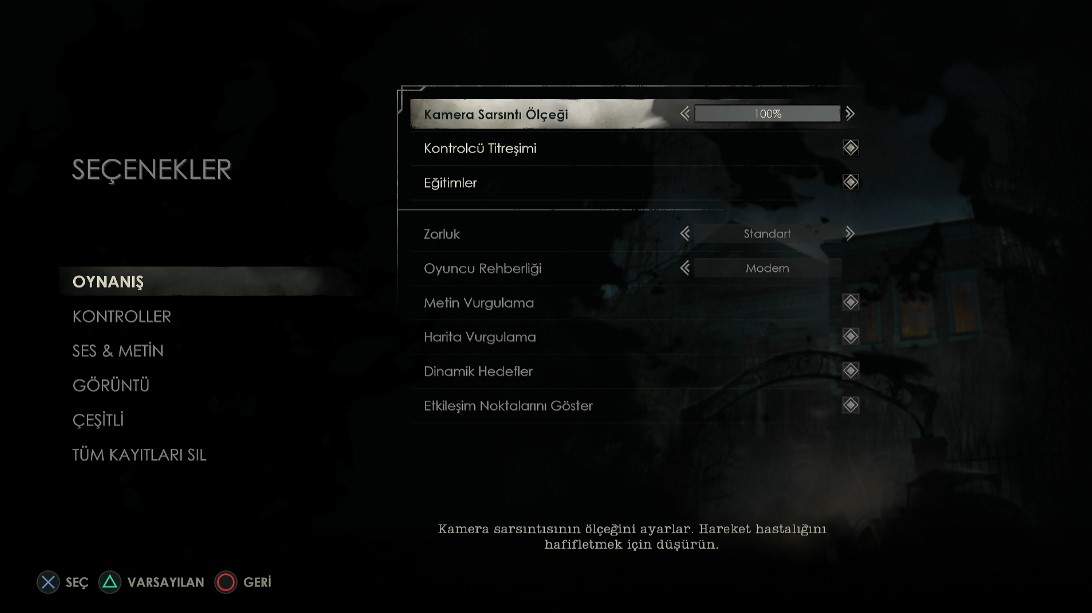Screen dimensions: 1092x613
Task: Decrease Kamera Sarsıntı Ölçeği with the left arrow
Action: point(685,114)
